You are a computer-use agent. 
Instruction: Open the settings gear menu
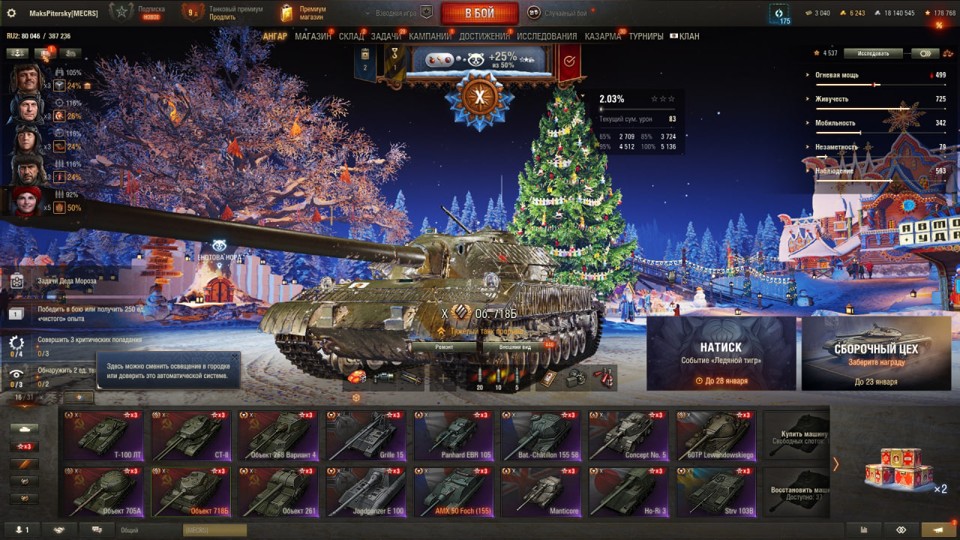[11, 13]
